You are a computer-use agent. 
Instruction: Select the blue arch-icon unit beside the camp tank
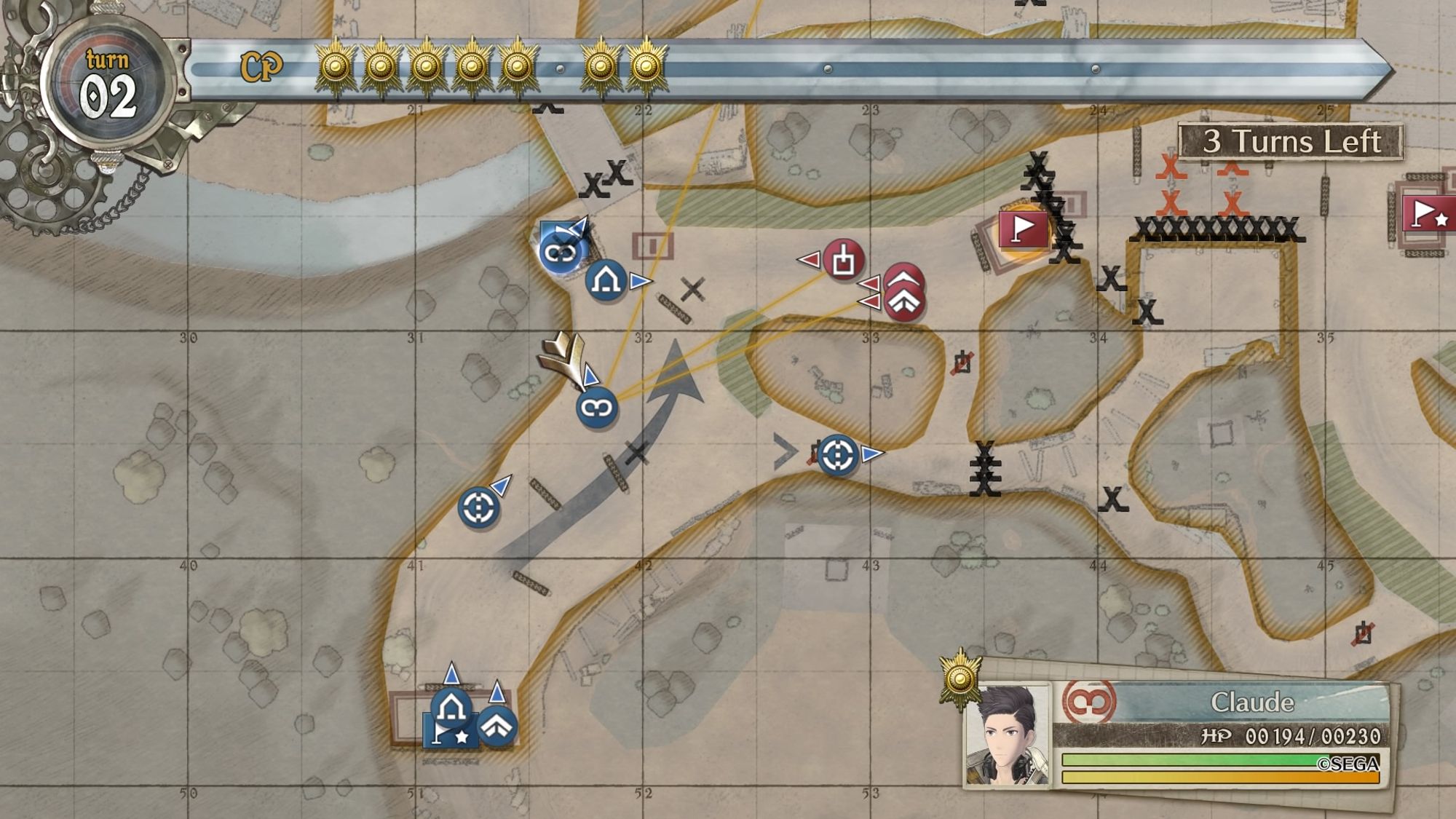606,280
